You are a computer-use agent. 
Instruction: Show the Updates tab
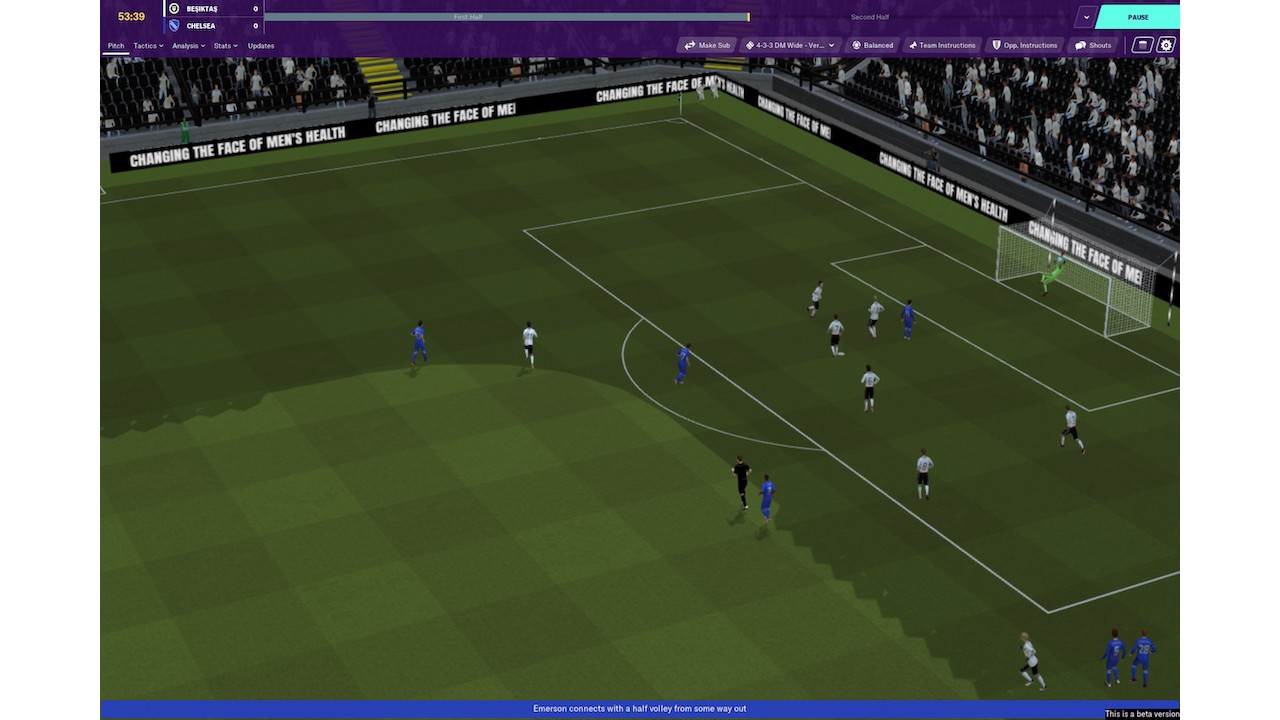pyautogui.click(x=261, y=46)
